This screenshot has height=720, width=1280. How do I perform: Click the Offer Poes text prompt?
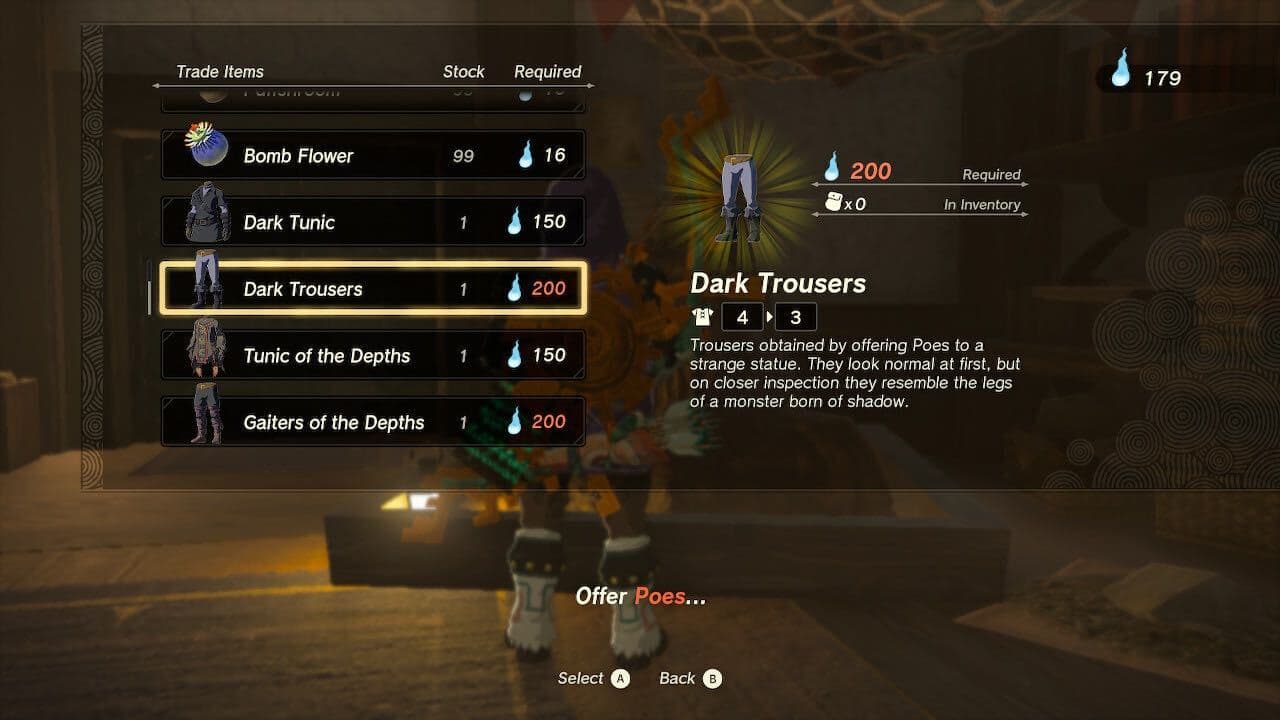click(x=639, y=597)
